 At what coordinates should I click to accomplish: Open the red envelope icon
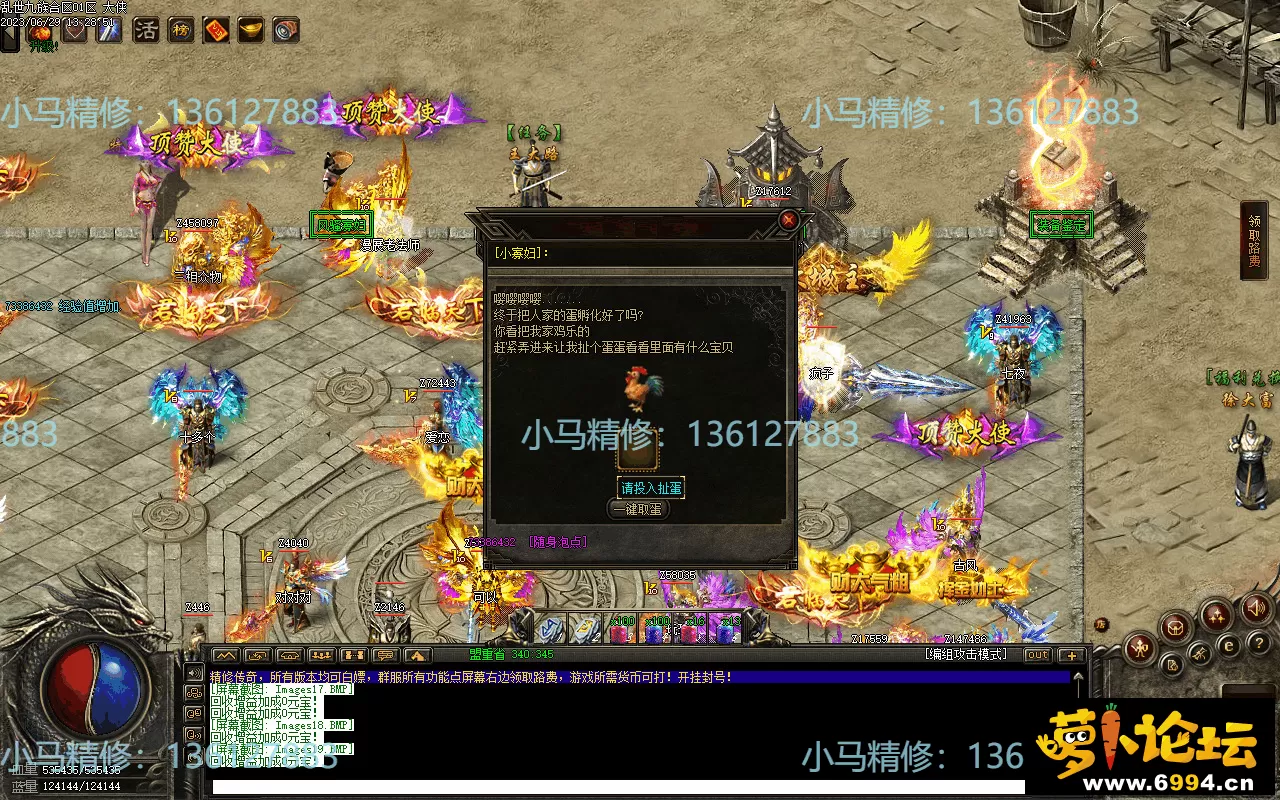(x=216, y=30)
